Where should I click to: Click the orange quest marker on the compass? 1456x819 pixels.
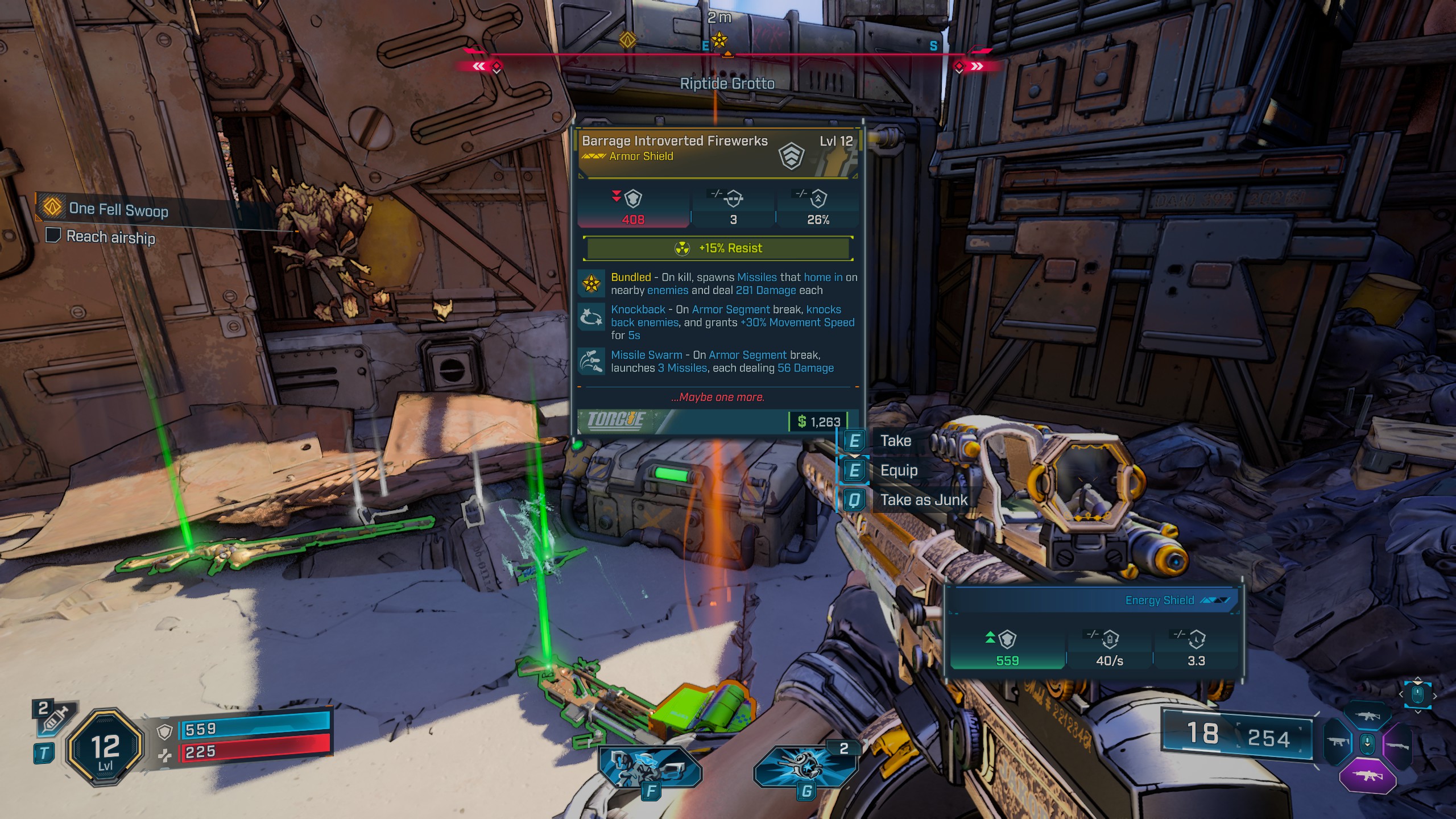pos(627,40)
